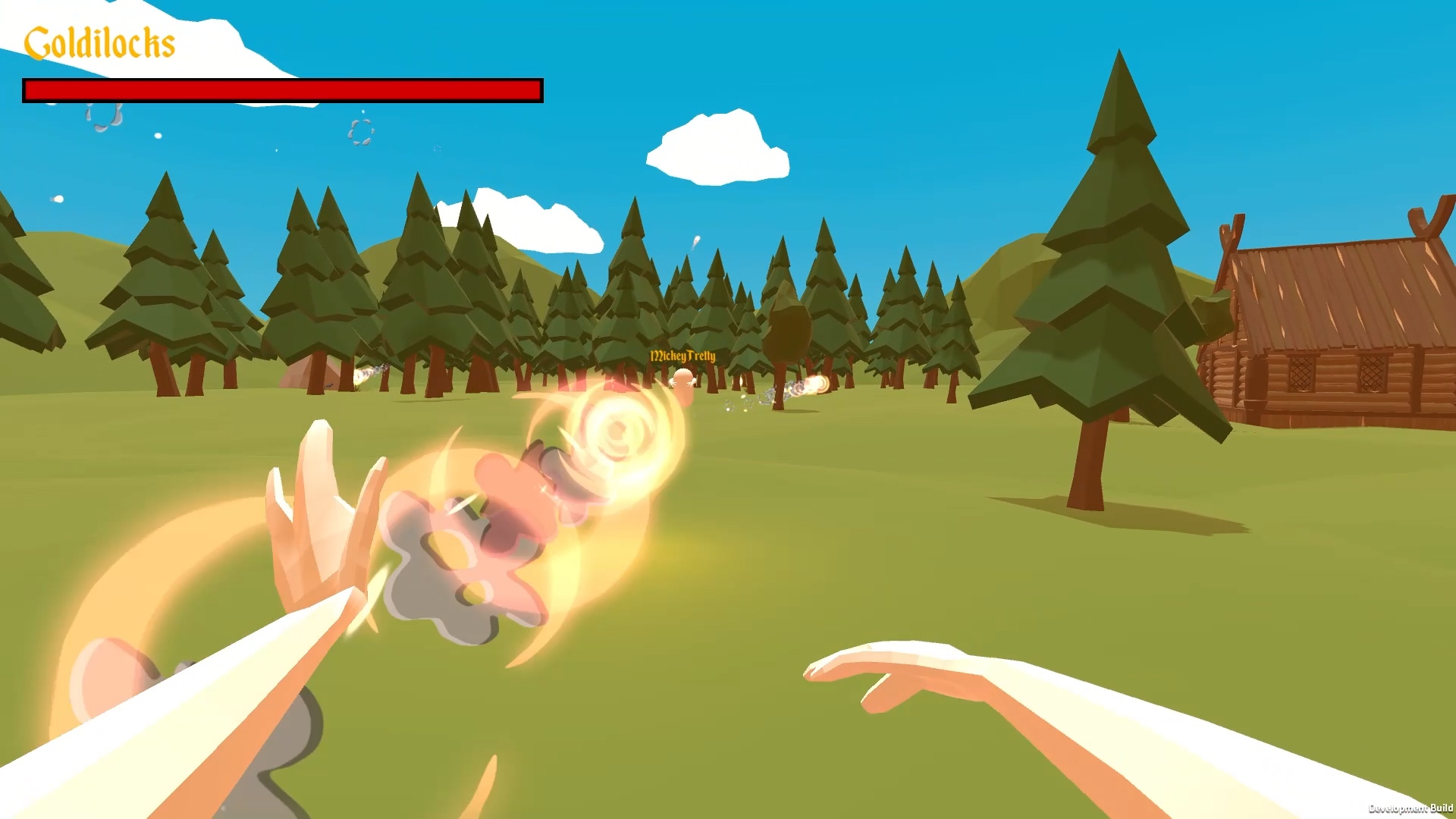Click the white cloud above MickeyTretty
Screen dimensions: 1456x819
pyautogui.click(x=713, y=148)
